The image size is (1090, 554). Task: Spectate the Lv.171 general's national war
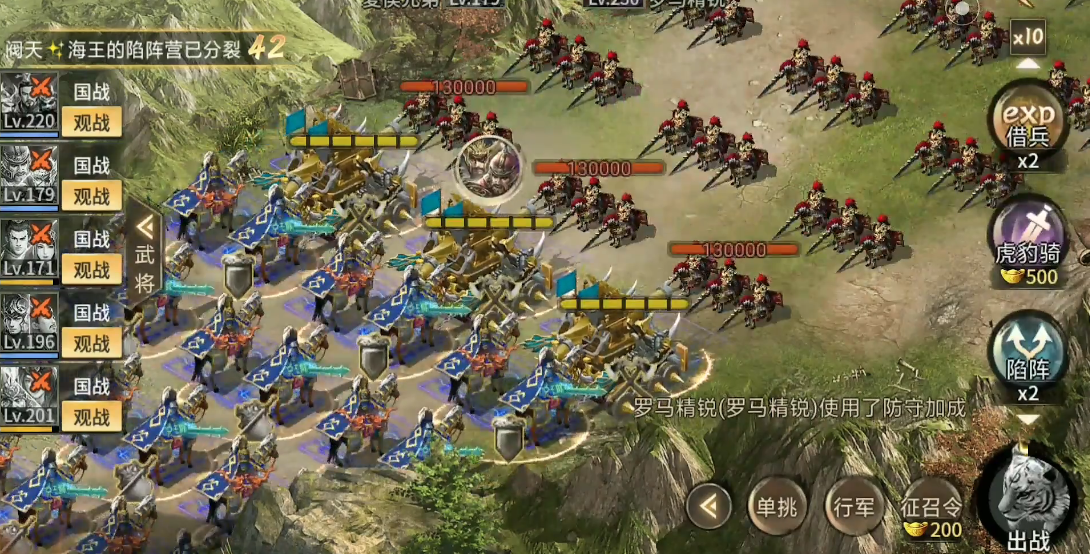(92, 269)
